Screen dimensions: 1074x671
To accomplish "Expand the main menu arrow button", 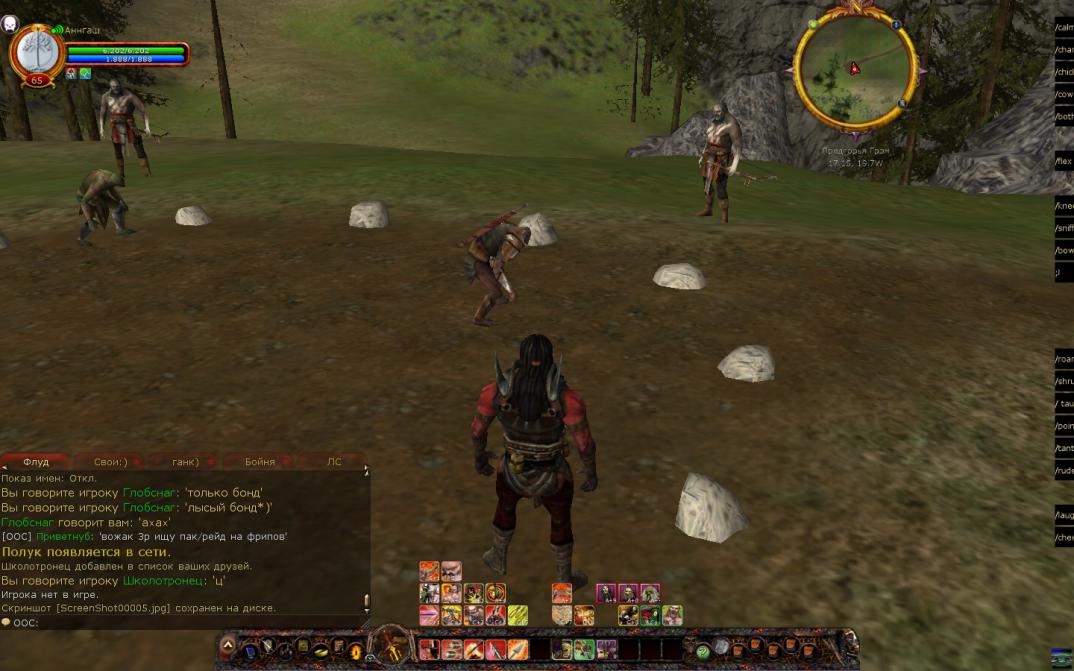I will point(228,647).
